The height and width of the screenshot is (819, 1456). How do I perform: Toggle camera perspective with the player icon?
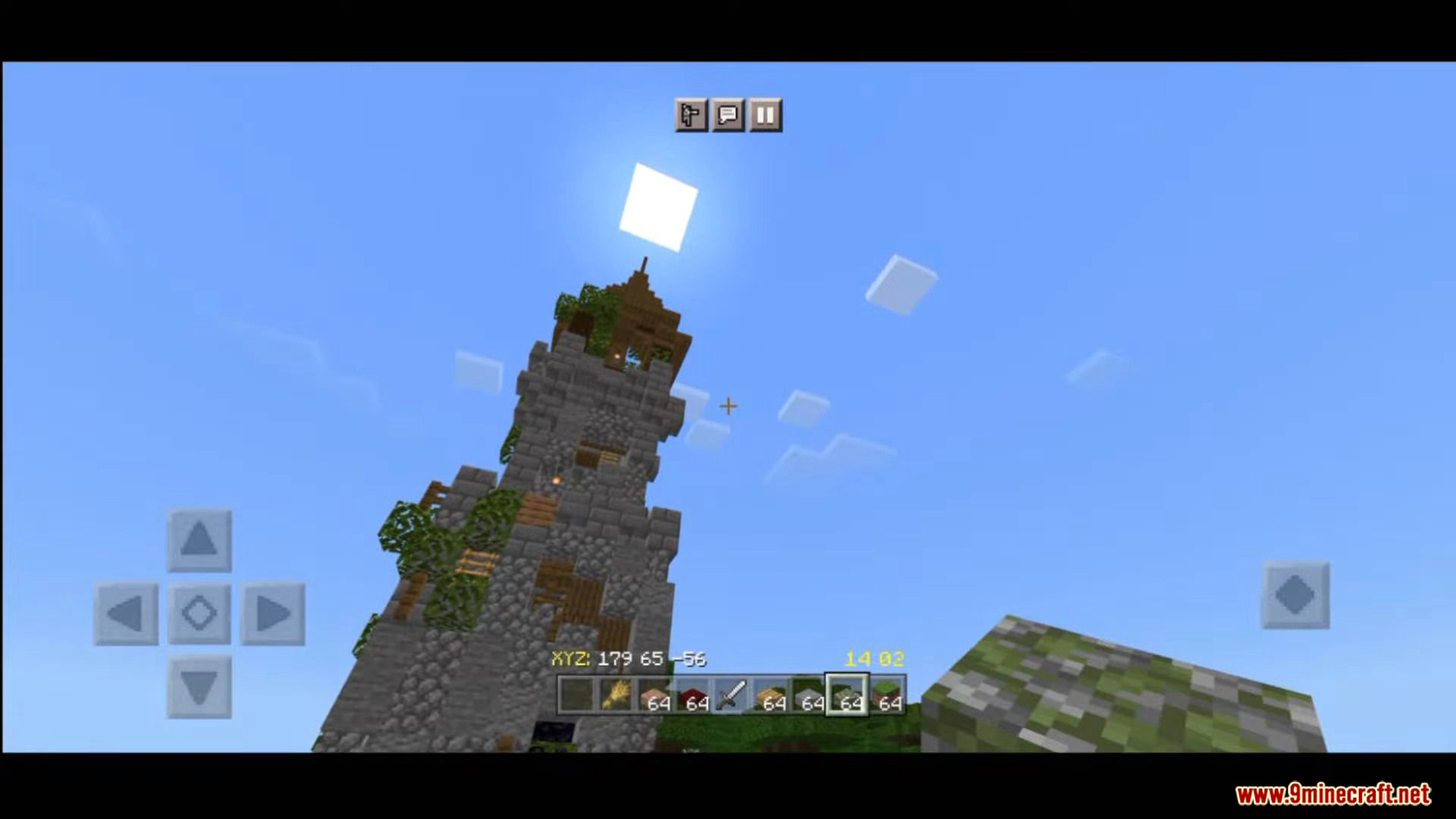tap(689, 115)
